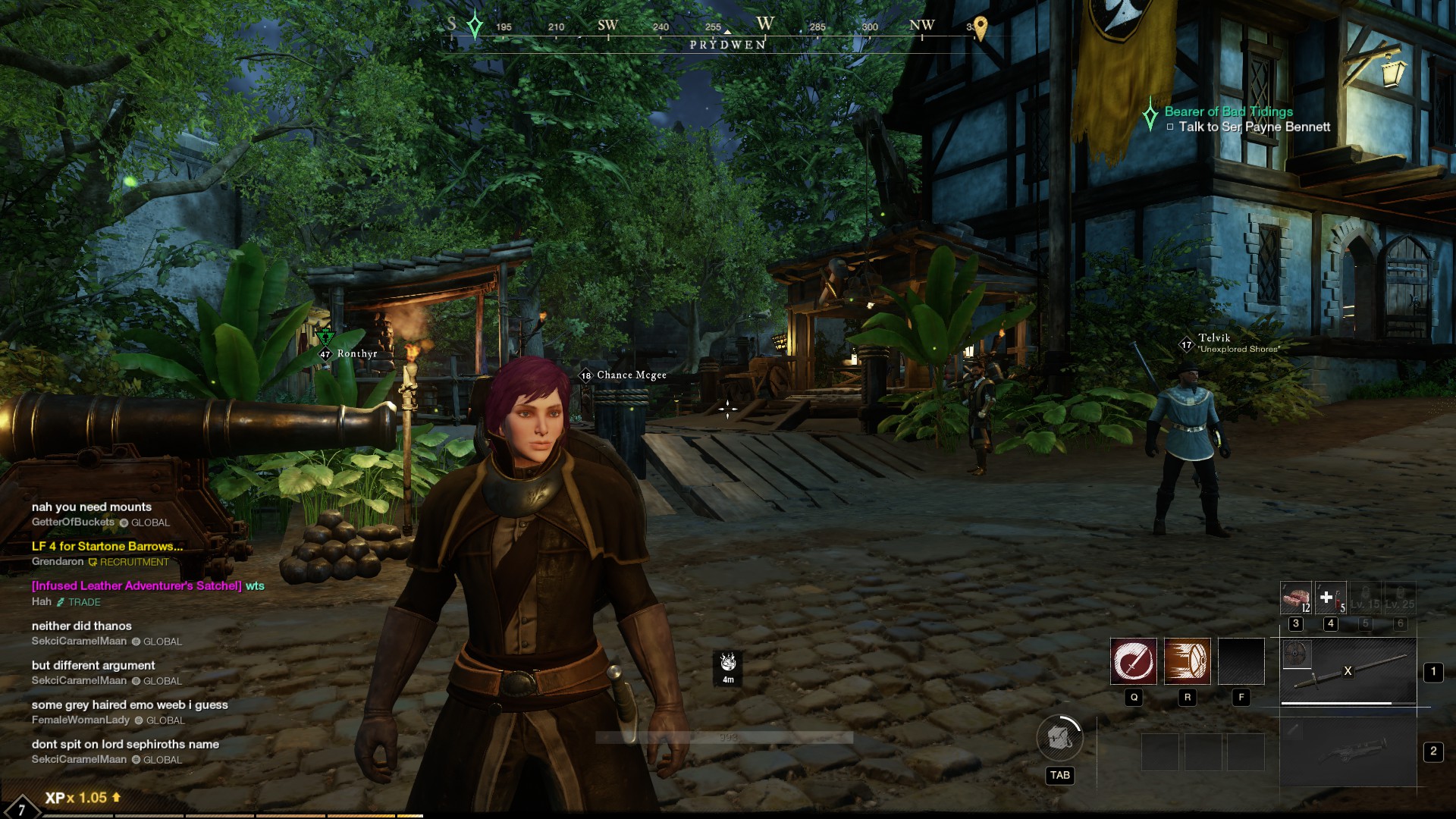Select GetterOfBuckets in the chat
Screen dimensions: 1456x819
coord(73,522)
